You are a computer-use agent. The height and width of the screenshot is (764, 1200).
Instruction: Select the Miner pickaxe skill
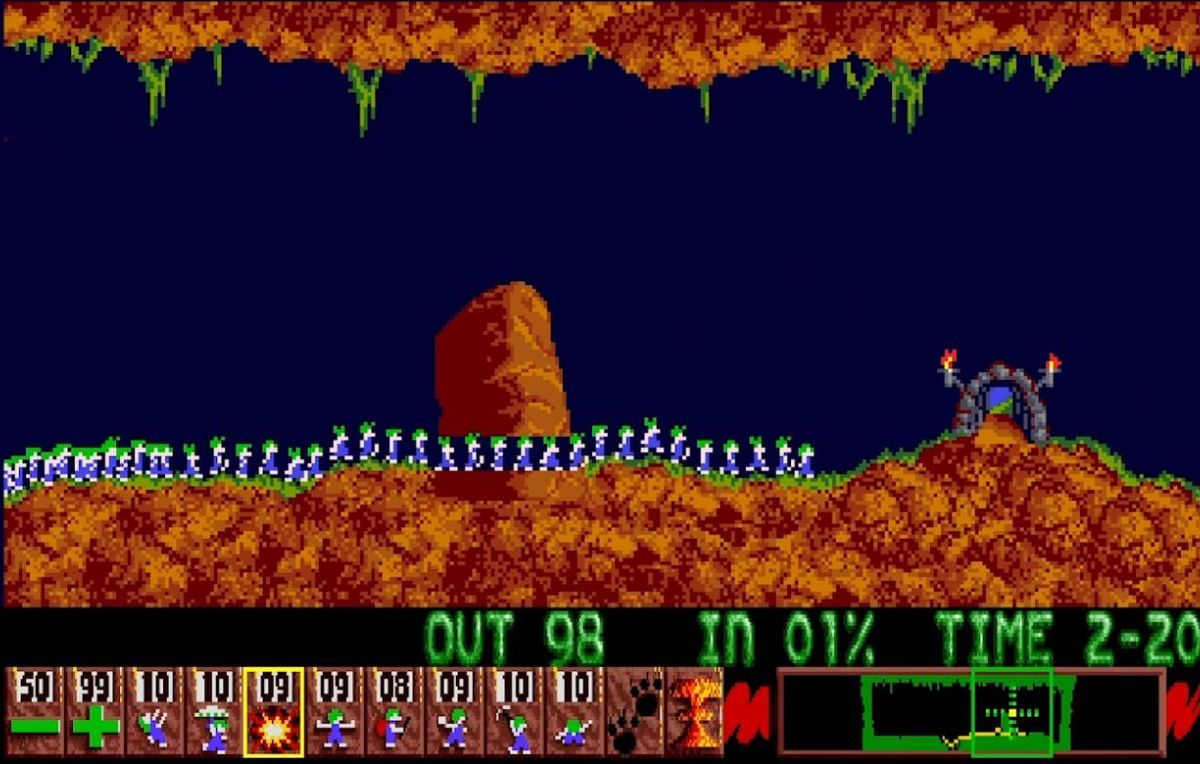[515, 712]
